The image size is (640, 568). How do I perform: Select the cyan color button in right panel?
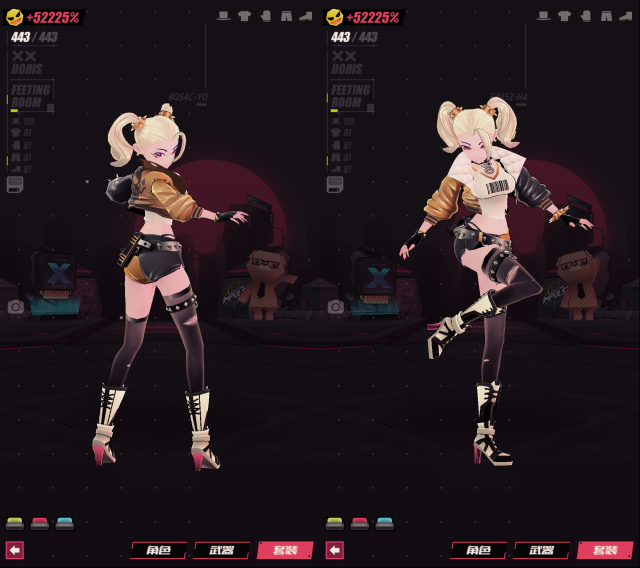coord(385,523)
